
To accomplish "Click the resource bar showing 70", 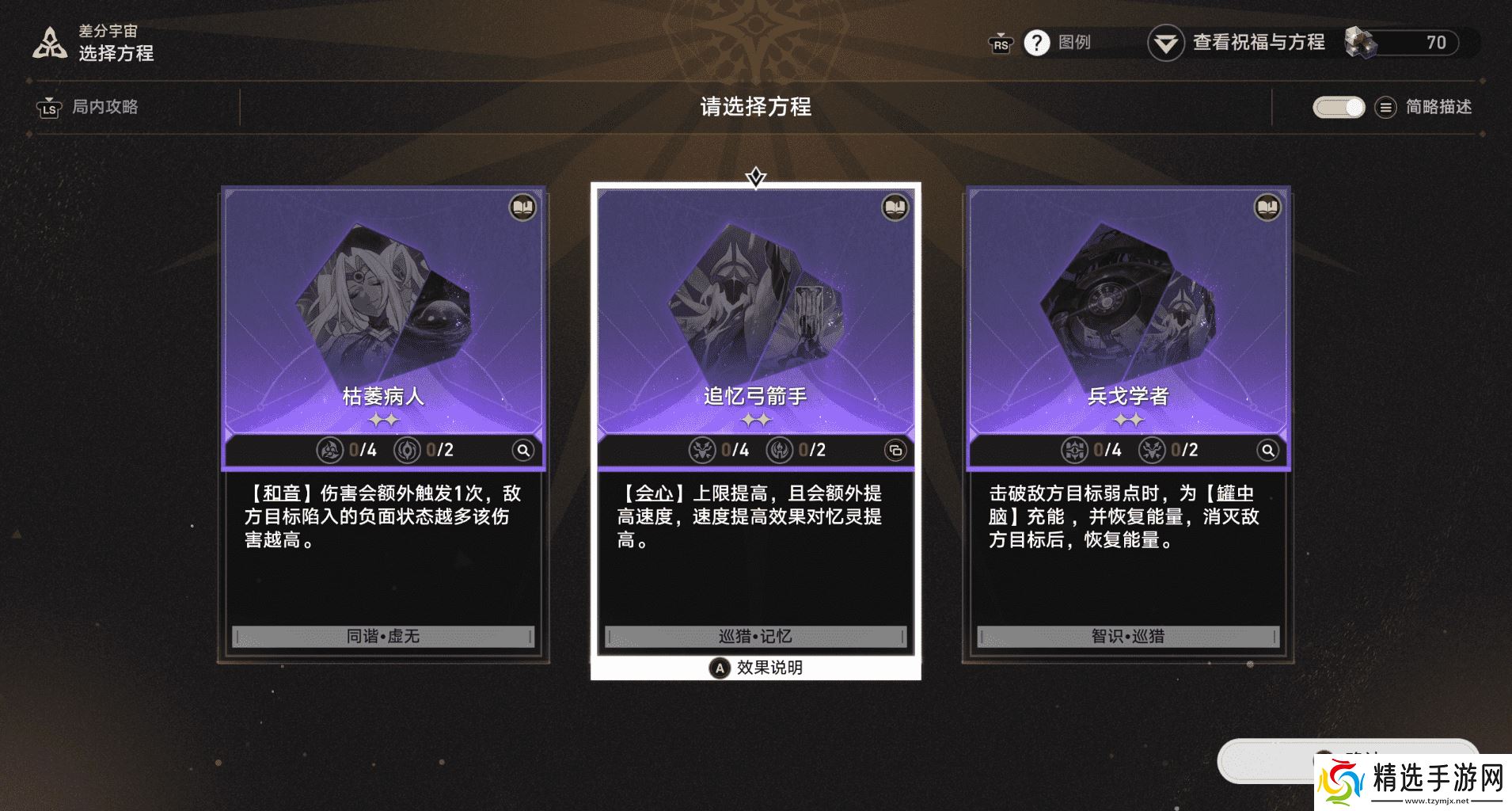I will (1405, 44).
